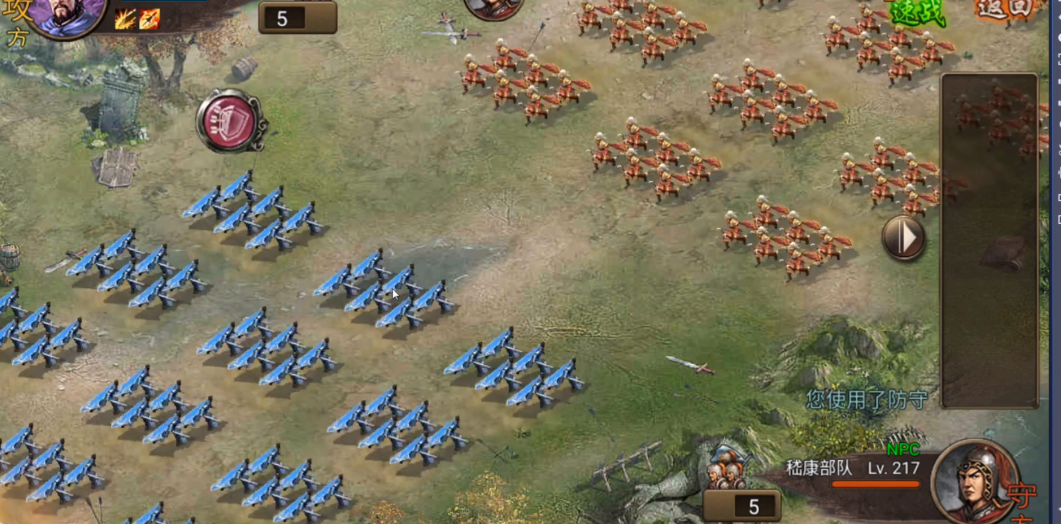This screenshot has width=1061, height=524.
Task: Activate the red shield defense skill
Action: point(231,121)
